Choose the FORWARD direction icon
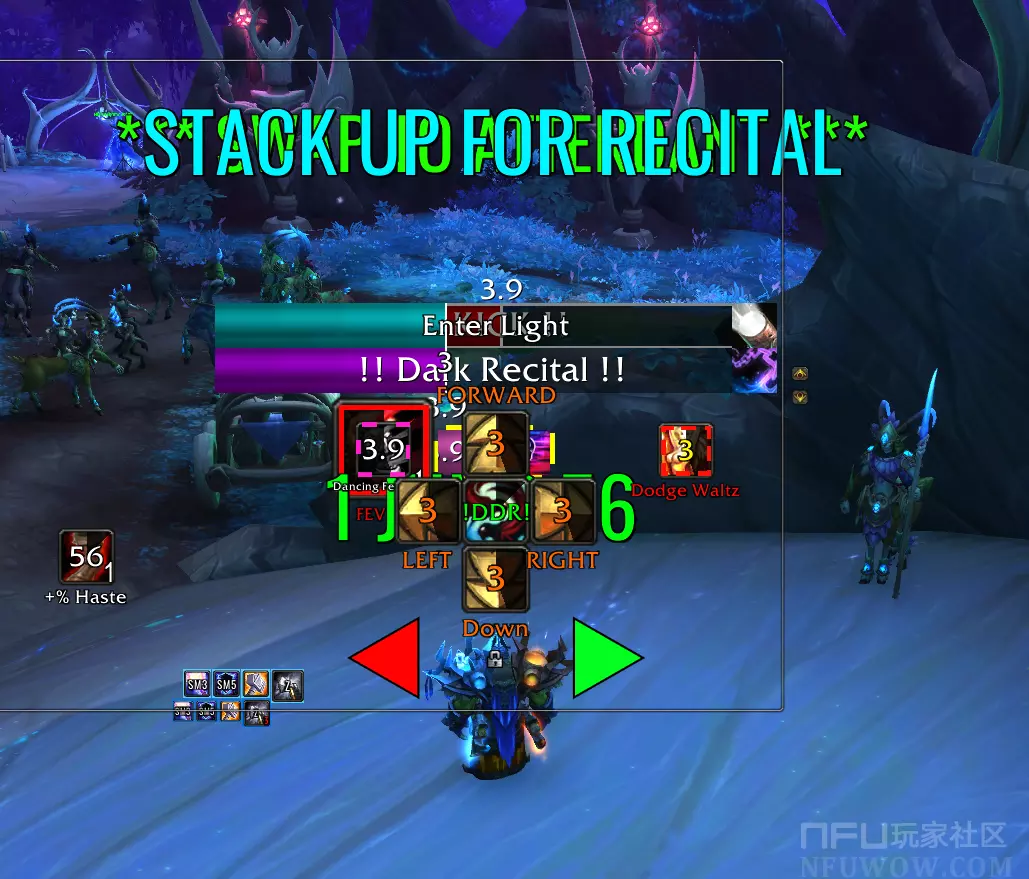 pos(495,442)
